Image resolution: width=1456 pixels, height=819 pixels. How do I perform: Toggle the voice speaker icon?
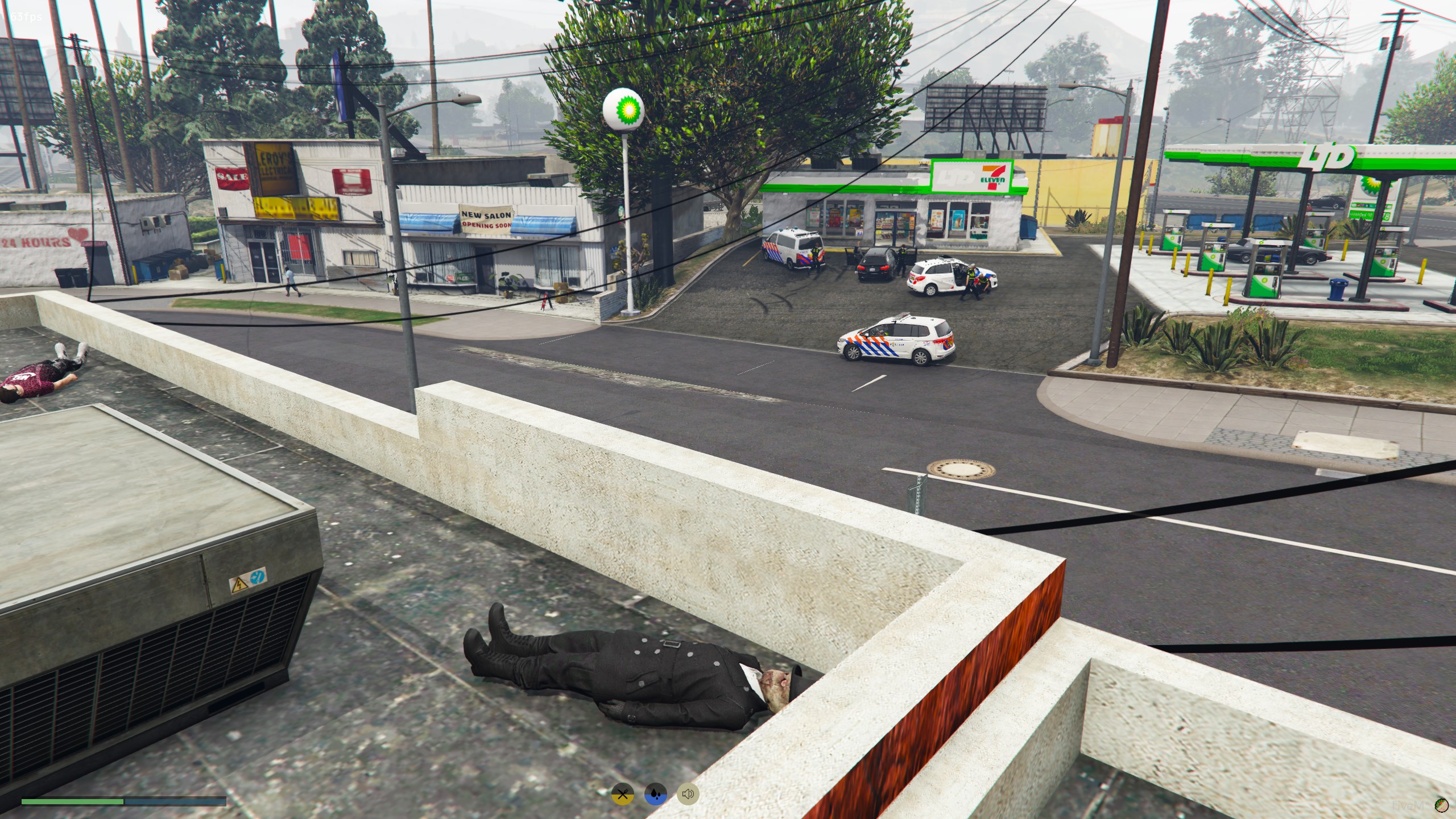pos(688,794)
